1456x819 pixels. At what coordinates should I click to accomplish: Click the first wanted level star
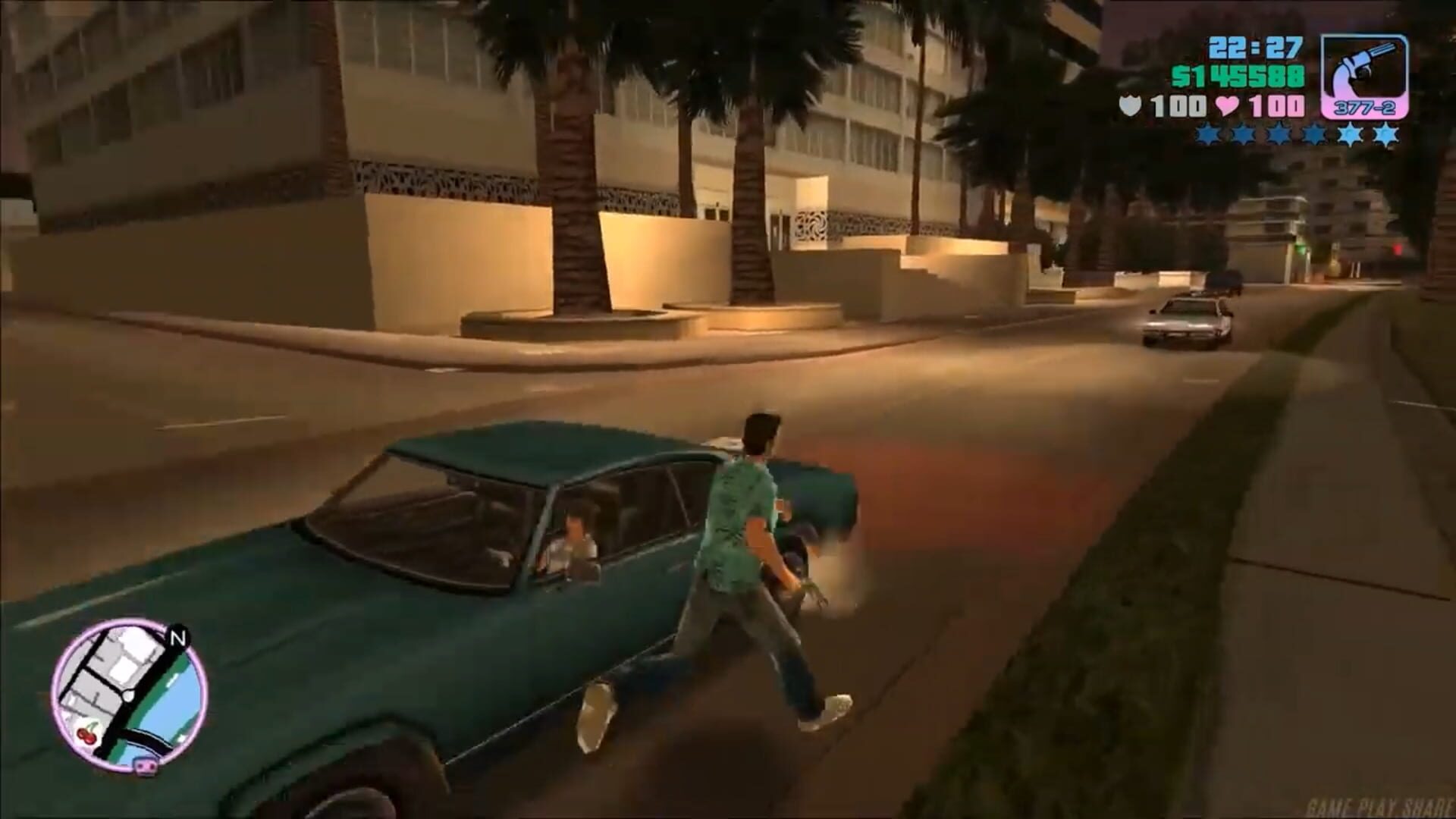pyautogui.click(x=1207, y=134)
